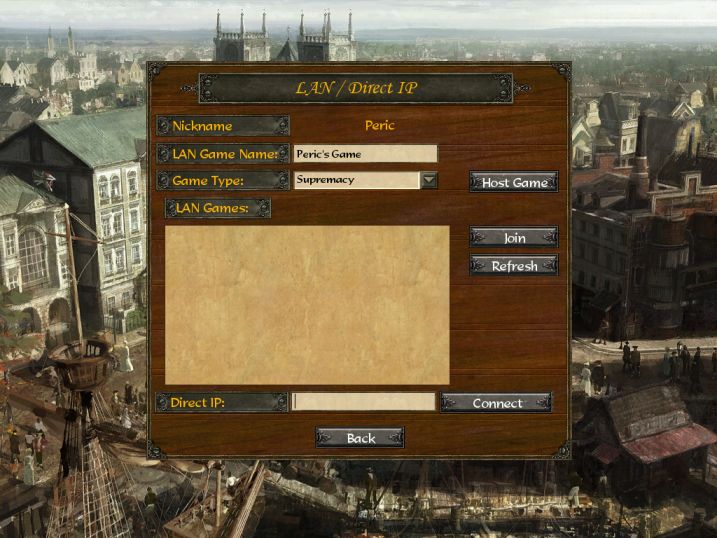Open the Game Type dropdown arrow
717x538 pixels.
429,181
